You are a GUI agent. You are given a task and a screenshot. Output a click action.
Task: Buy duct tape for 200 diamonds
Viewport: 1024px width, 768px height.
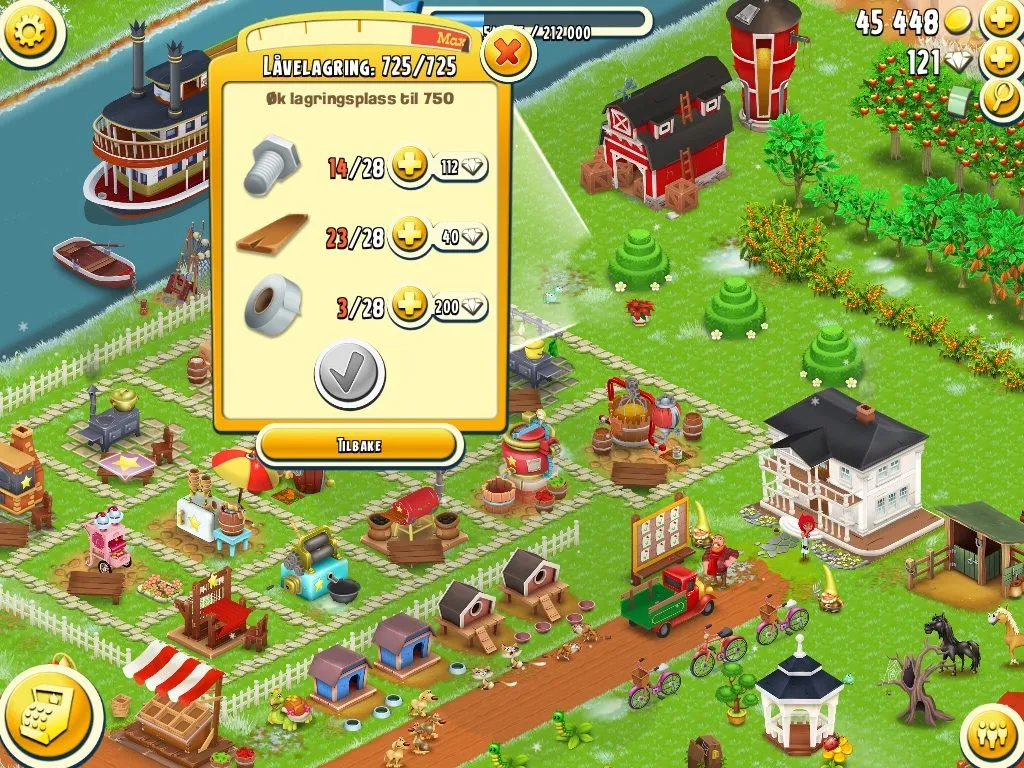point(460,306)
